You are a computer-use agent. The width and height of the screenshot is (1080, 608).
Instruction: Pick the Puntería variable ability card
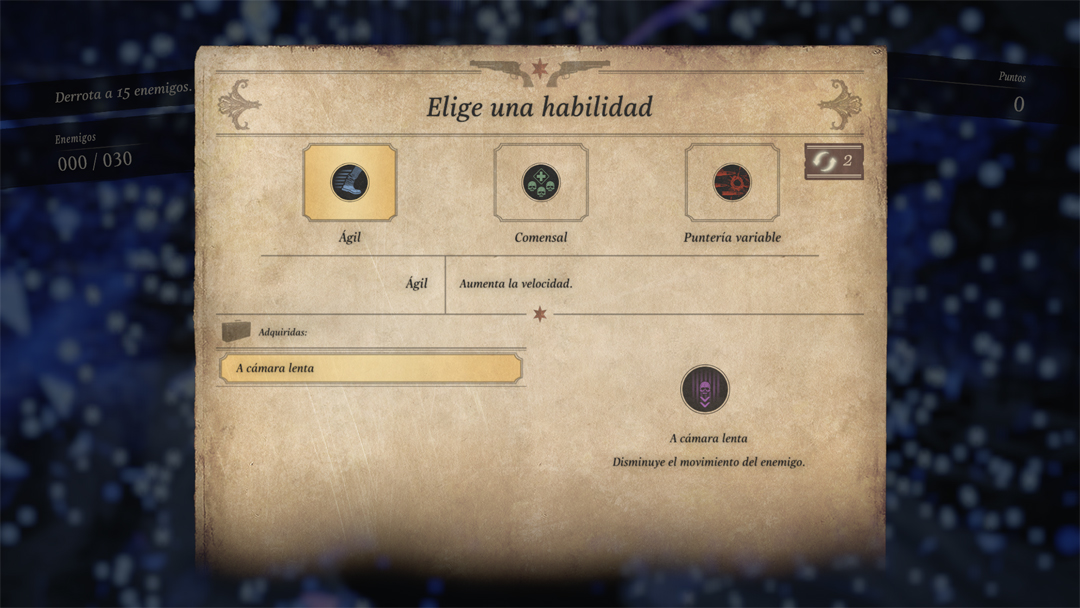coord(732,183)
